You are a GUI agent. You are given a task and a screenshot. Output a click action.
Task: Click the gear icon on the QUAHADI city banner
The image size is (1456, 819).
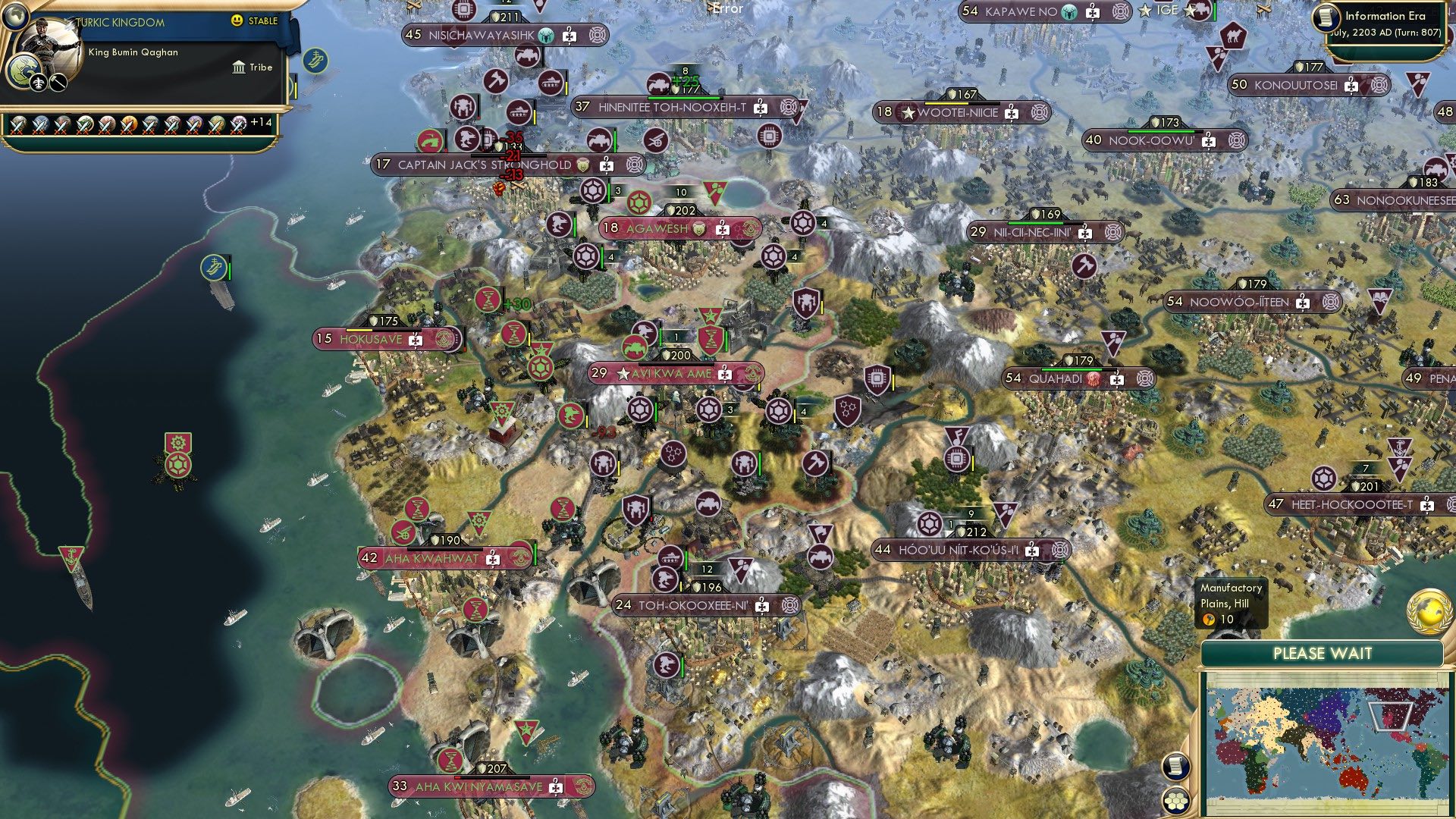(x=1144, y=380)
